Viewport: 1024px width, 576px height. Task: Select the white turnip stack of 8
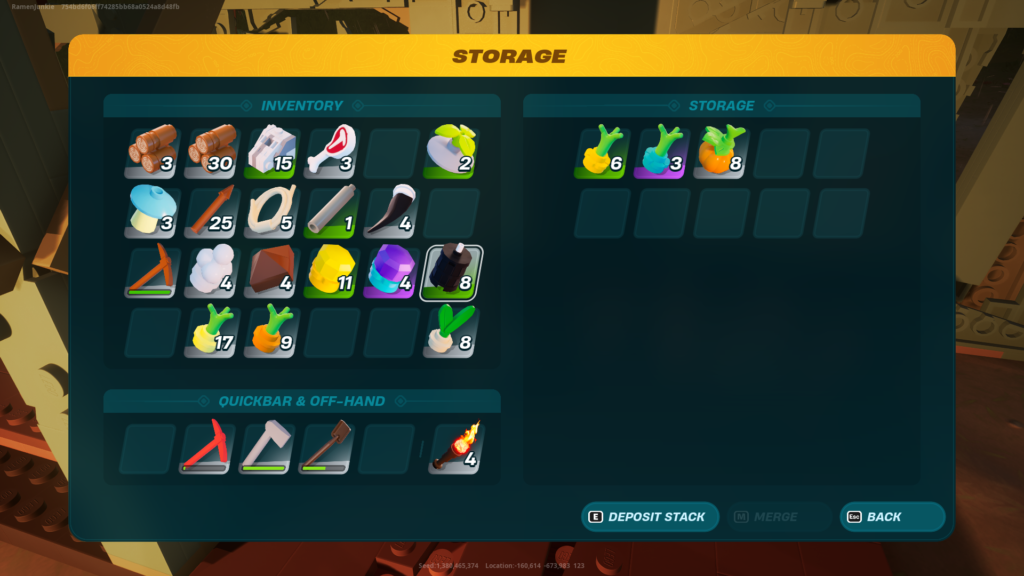click(451, 332)
